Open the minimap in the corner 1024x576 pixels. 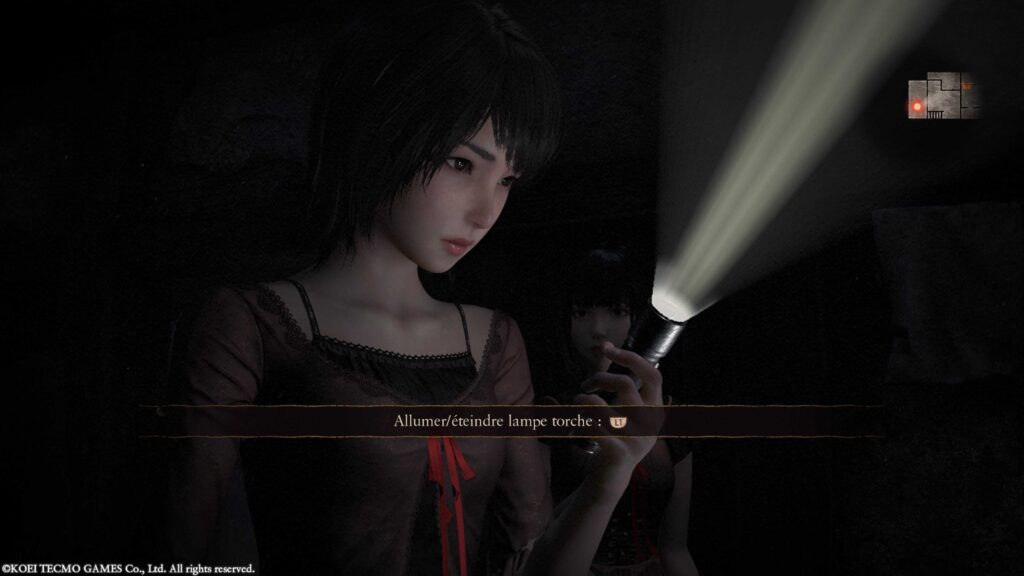[942, 96]
